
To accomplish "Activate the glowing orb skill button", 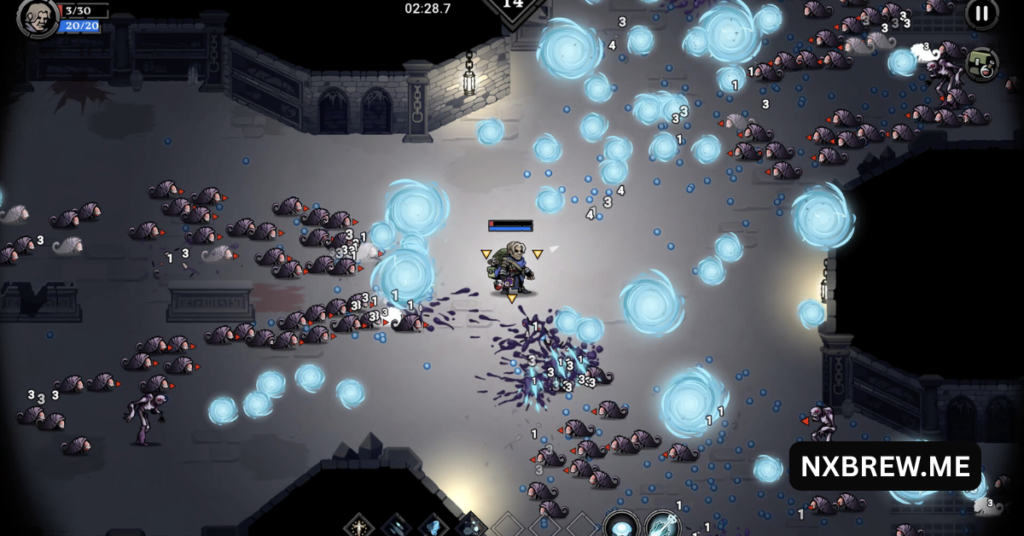I will [x=620, y=524].
